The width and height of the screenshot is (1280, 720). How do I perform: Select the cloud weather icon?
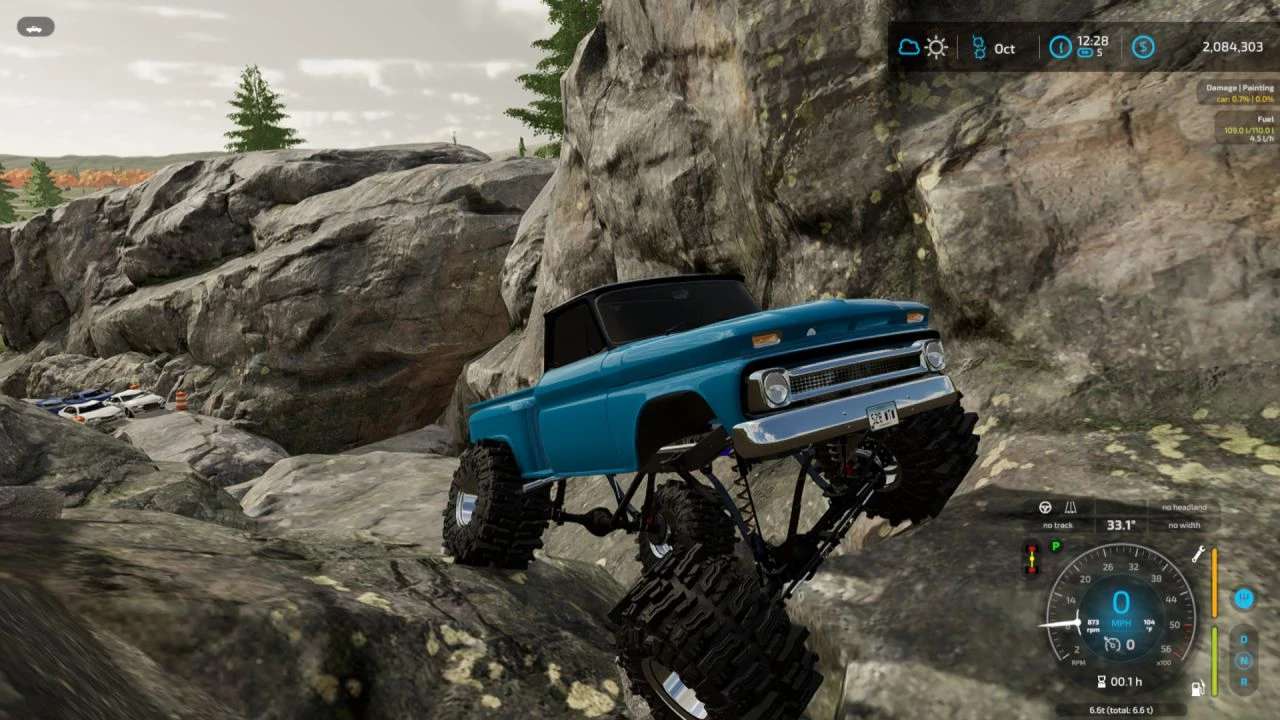[x=908, y=47]
